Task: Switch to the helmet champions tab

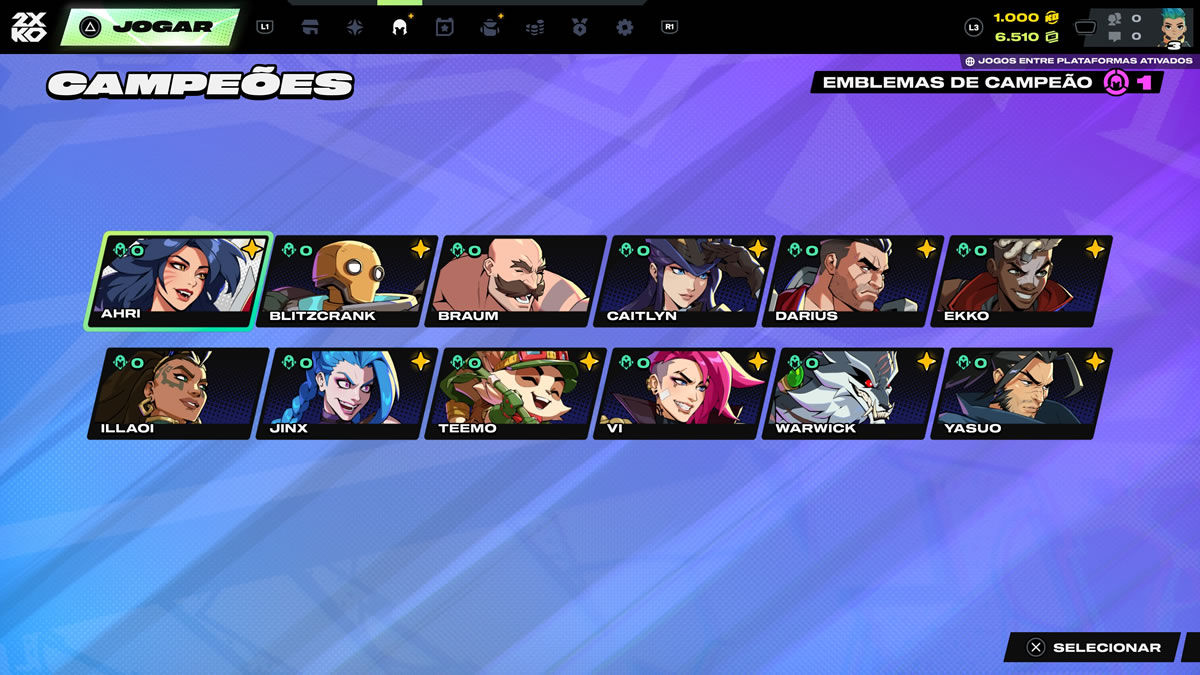Action: coord(400,28)
